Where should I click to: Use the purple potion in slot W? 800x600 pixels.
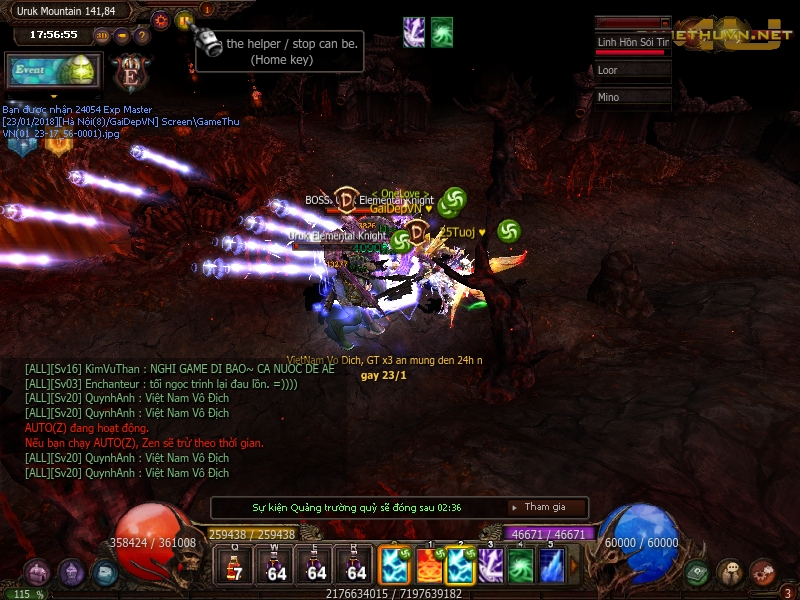276,566
